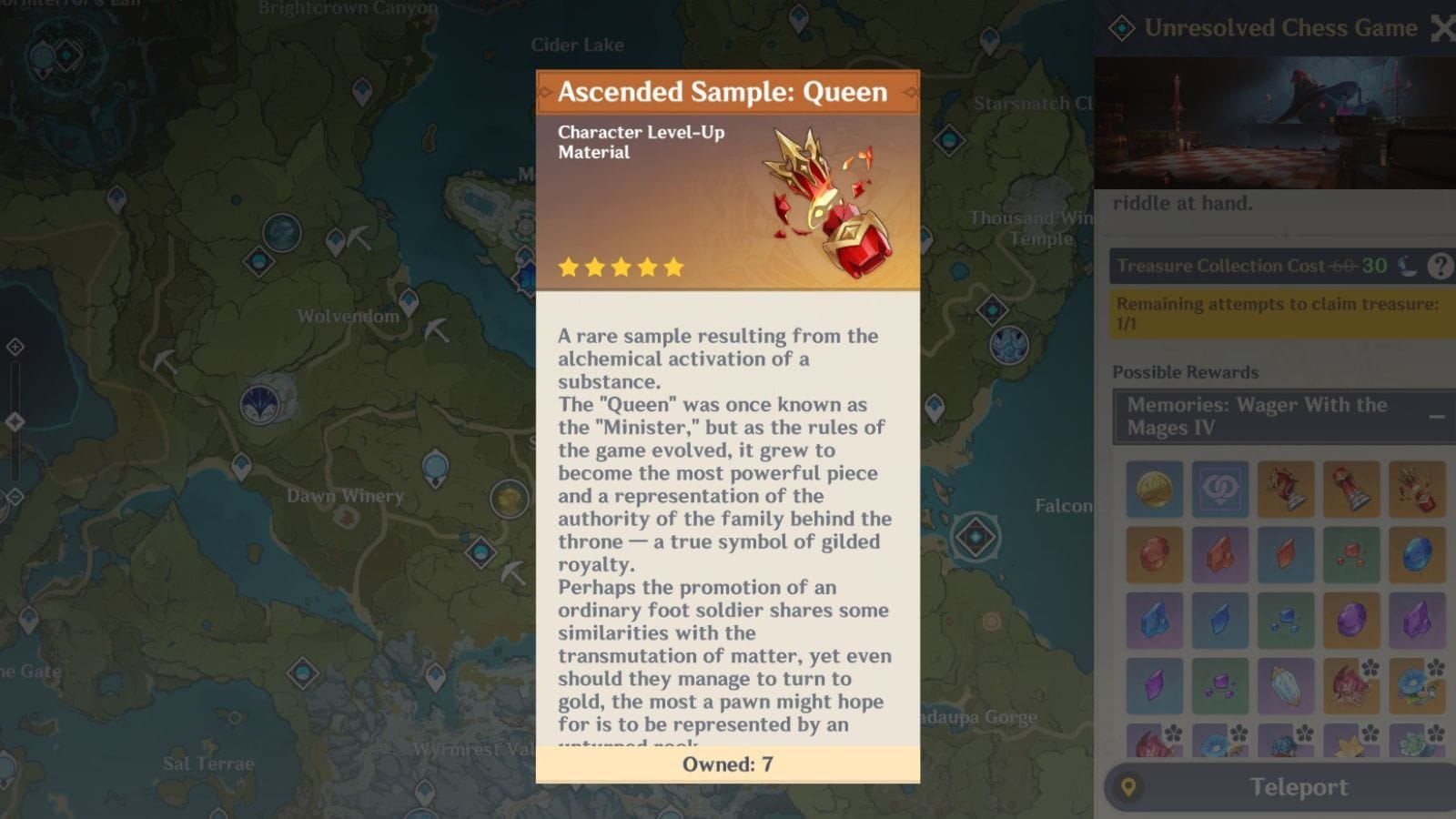Select the knight chess piece reward icon
Viewport: 1456px width, 819px height.
tap(1286, 488)
